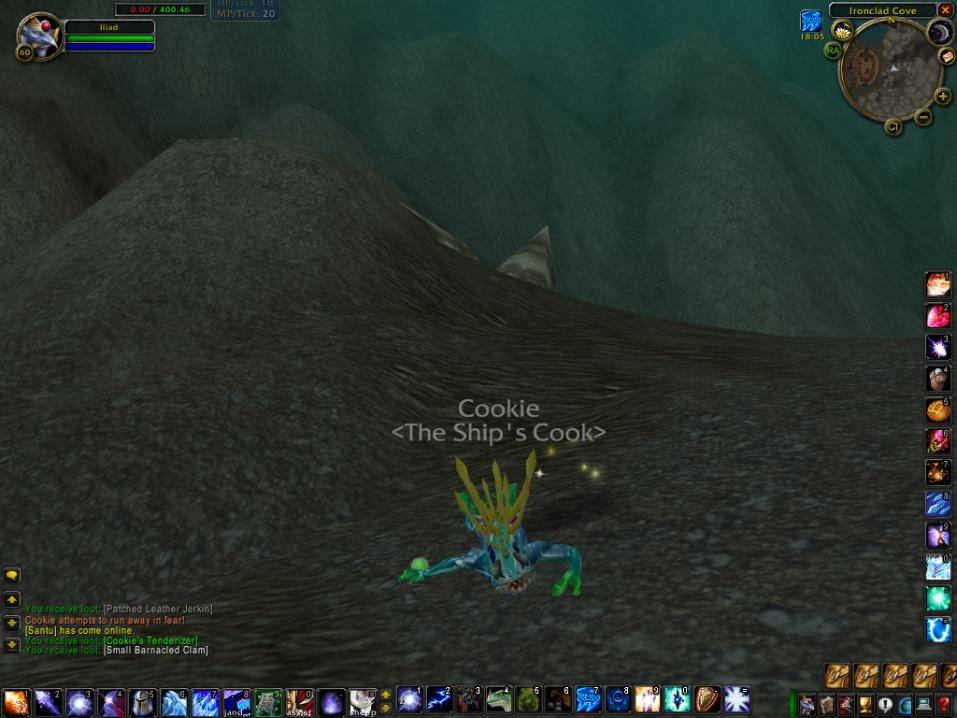Image resolution: width=957 pixels, height=718 pixels.
Task: Check the moon day-night clock indicator
Action: [x=940, y=33]
